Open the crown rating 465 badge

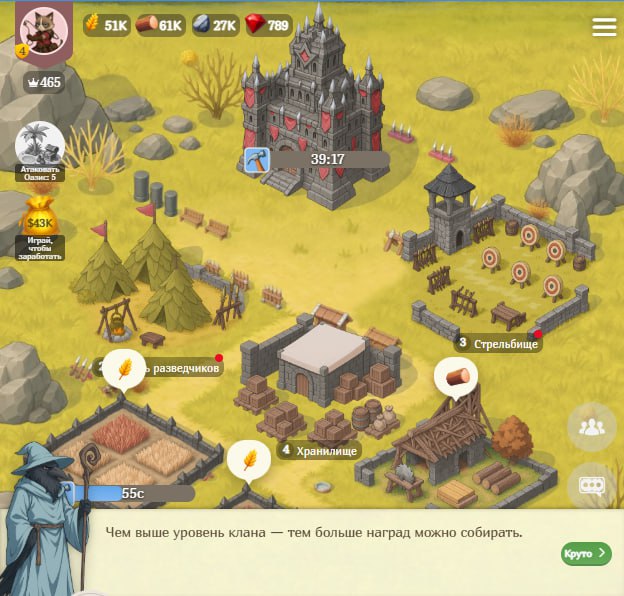coord(43,82)
